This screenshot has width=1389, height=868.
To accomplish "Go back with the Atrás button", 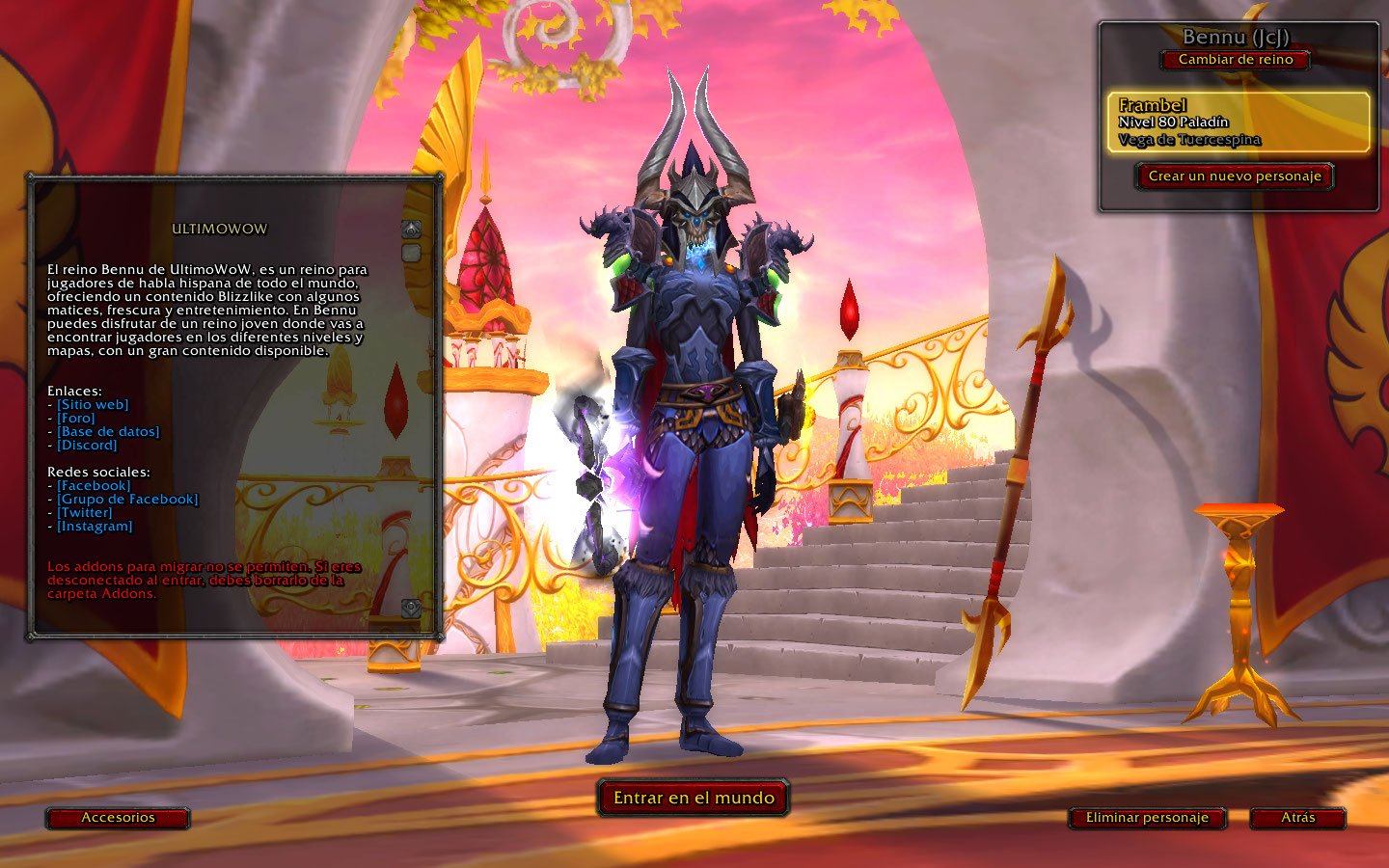I will click(1297, 818).
